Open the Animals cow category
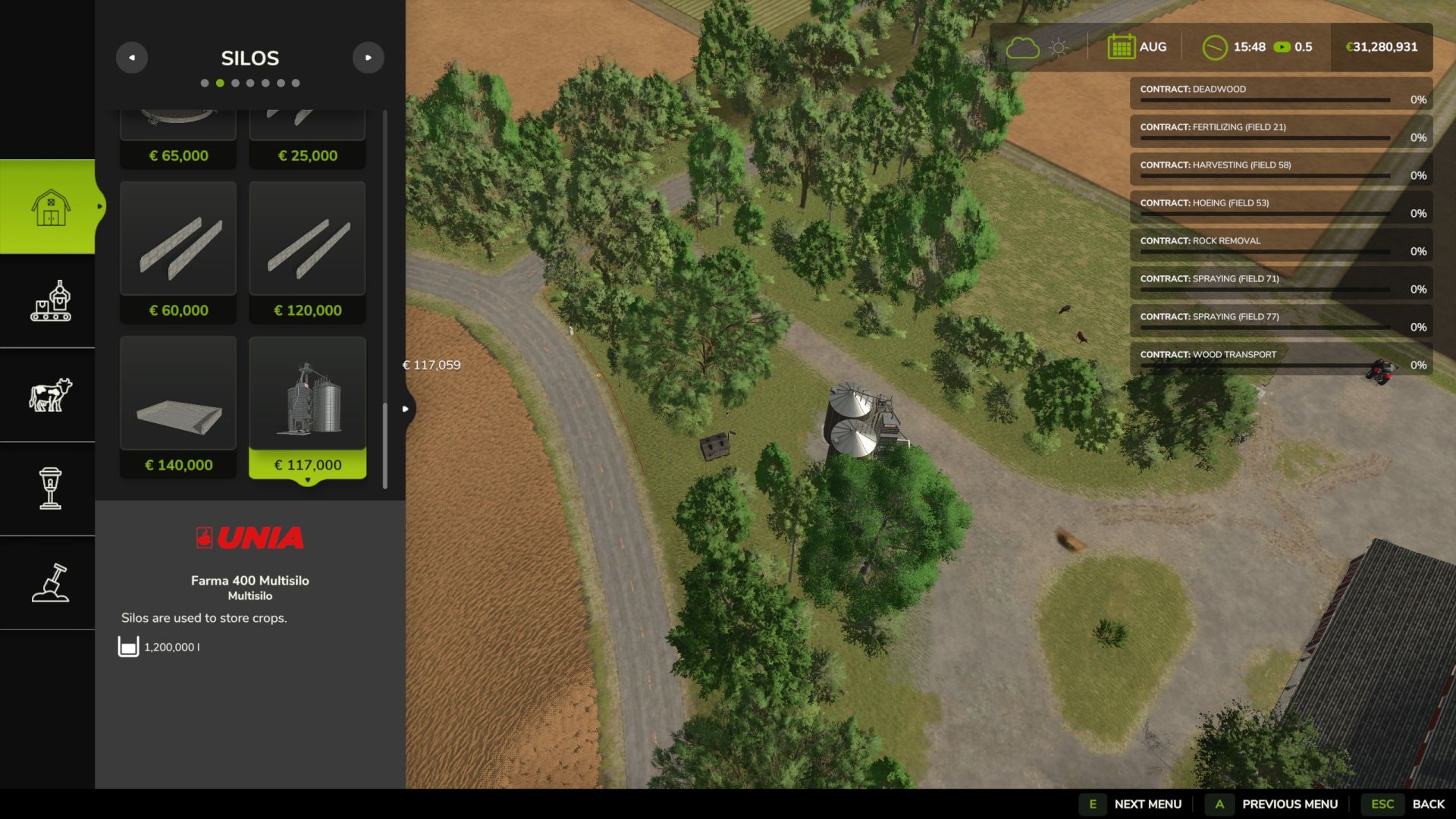This screenshot has height=819, width=1456. point(50,395)
